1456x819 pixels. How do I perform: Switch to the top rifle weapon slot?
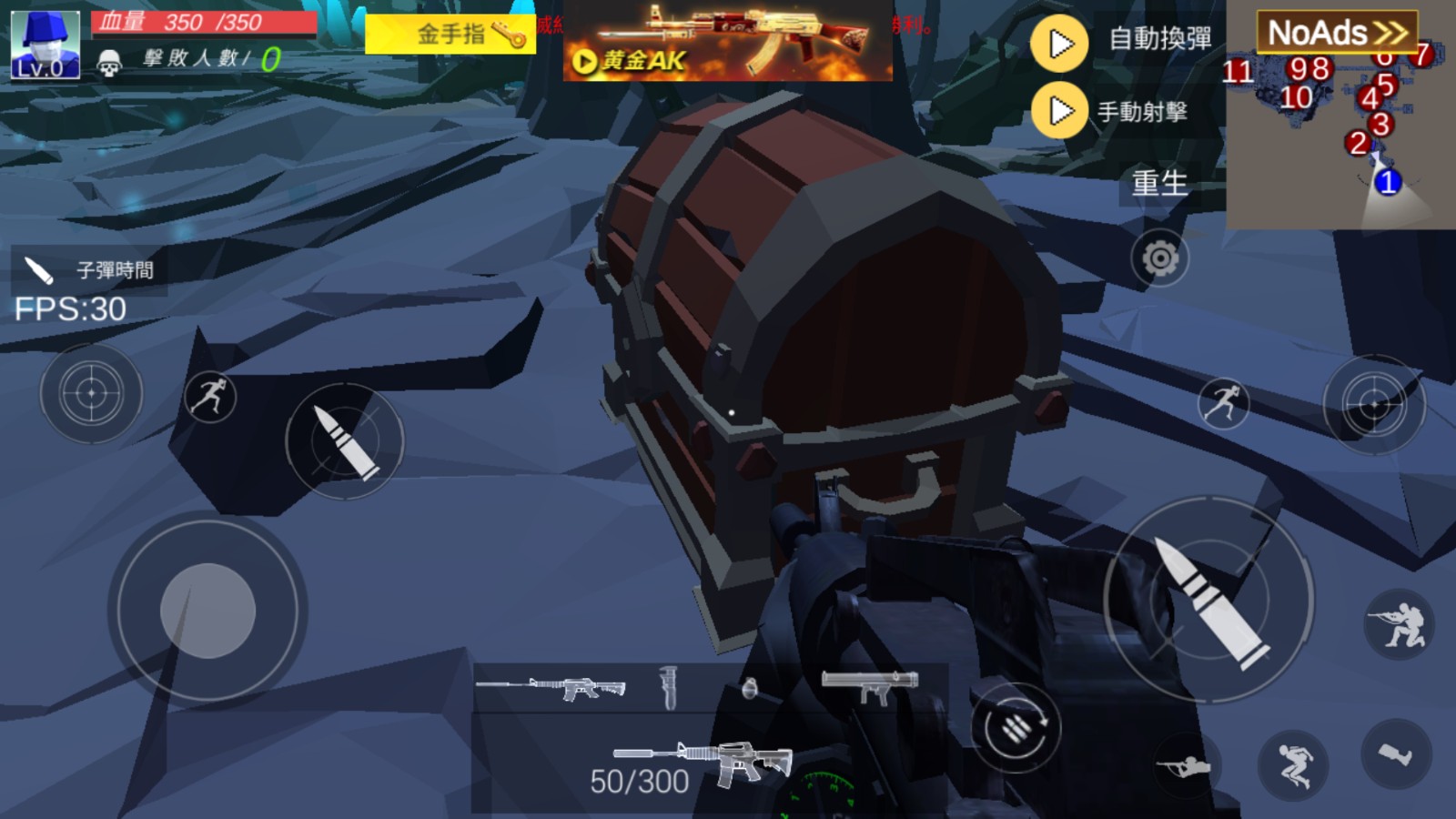point(551,688)
